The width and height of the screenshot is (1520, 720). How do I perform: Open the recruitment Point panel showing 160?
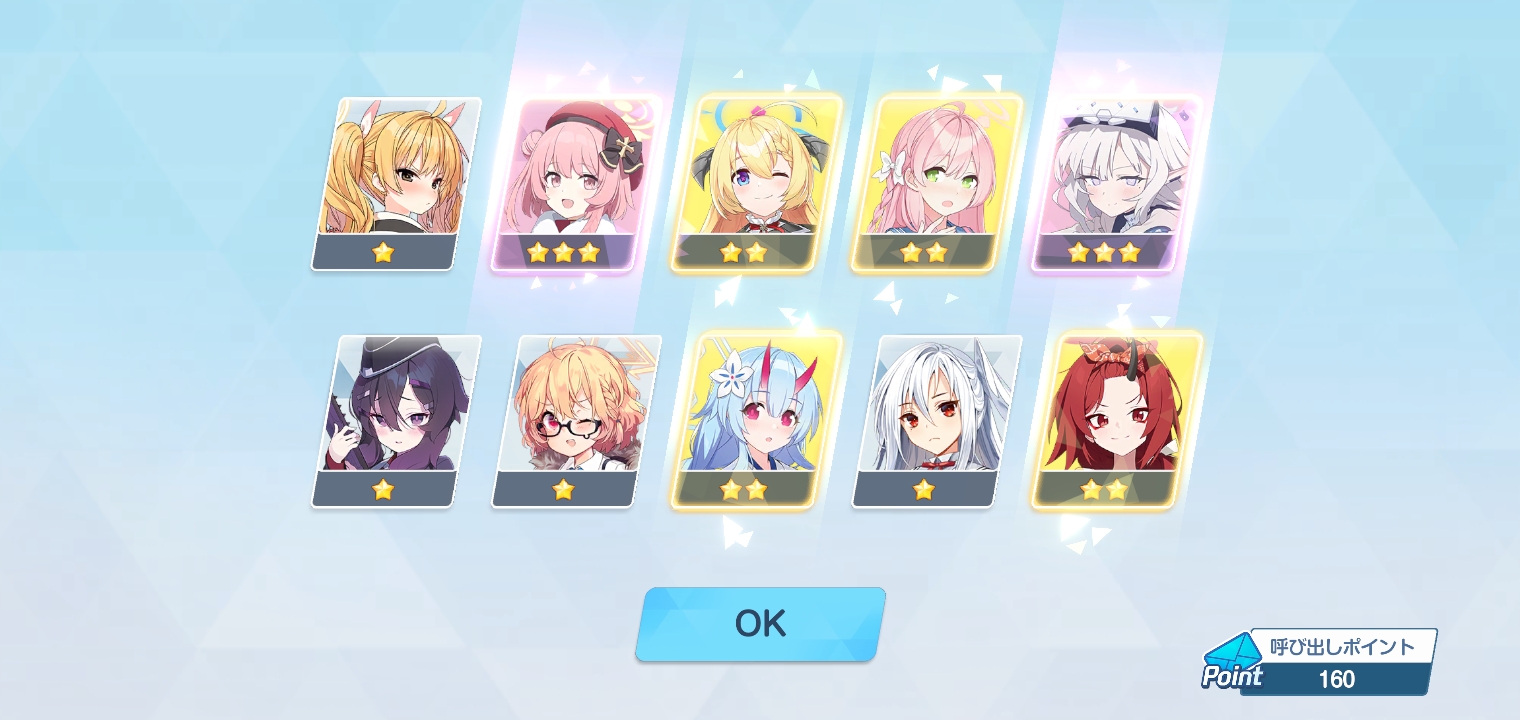point(1320,663)
